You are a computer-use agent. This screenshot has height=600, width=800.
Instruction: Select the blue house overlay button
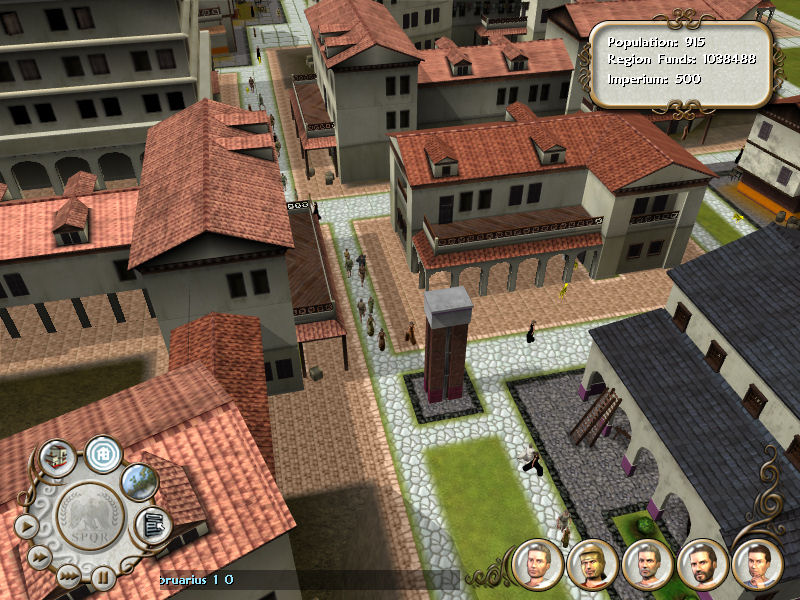[x=102, y=453]
